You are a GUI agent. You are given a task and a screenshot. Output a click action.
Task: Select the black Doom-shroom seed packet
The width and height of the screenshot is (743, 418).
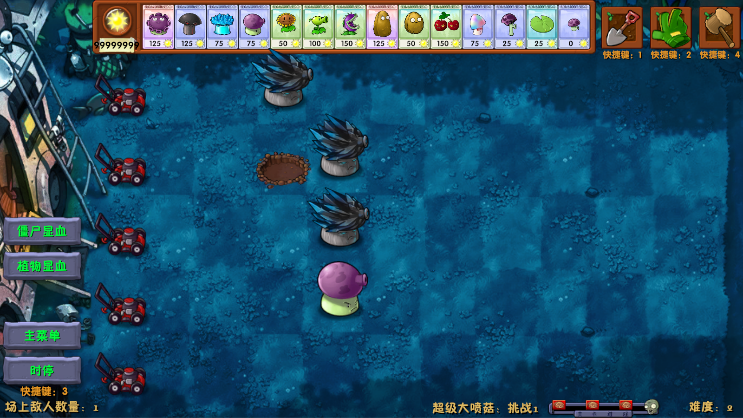pos(190,27)
